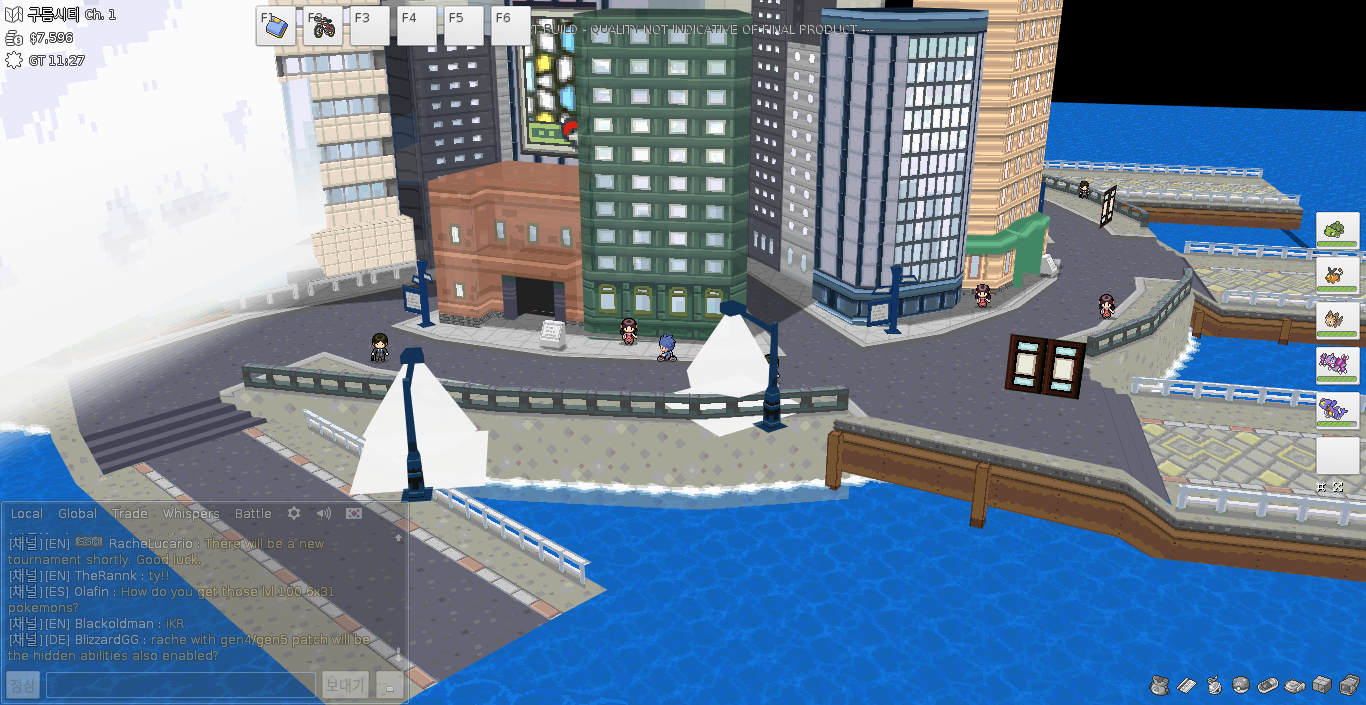Open chat settings gear icon
Image resolution: width=1366 pixels, height=705 pixels.
(x=294, y=513)
